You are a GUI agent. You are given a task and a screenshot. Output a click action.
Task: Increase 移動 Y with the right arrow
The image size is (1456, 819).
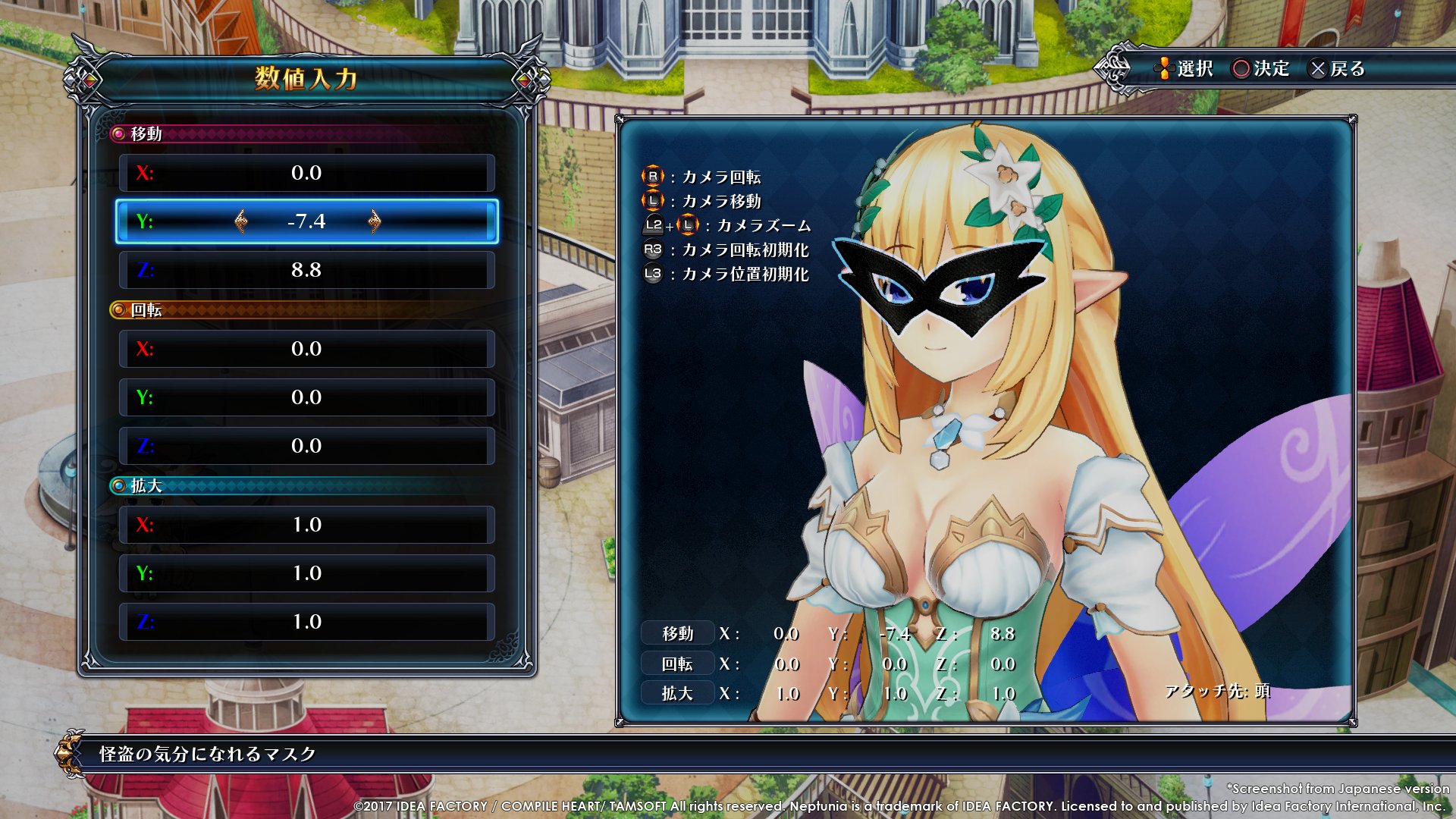[374, 221]
